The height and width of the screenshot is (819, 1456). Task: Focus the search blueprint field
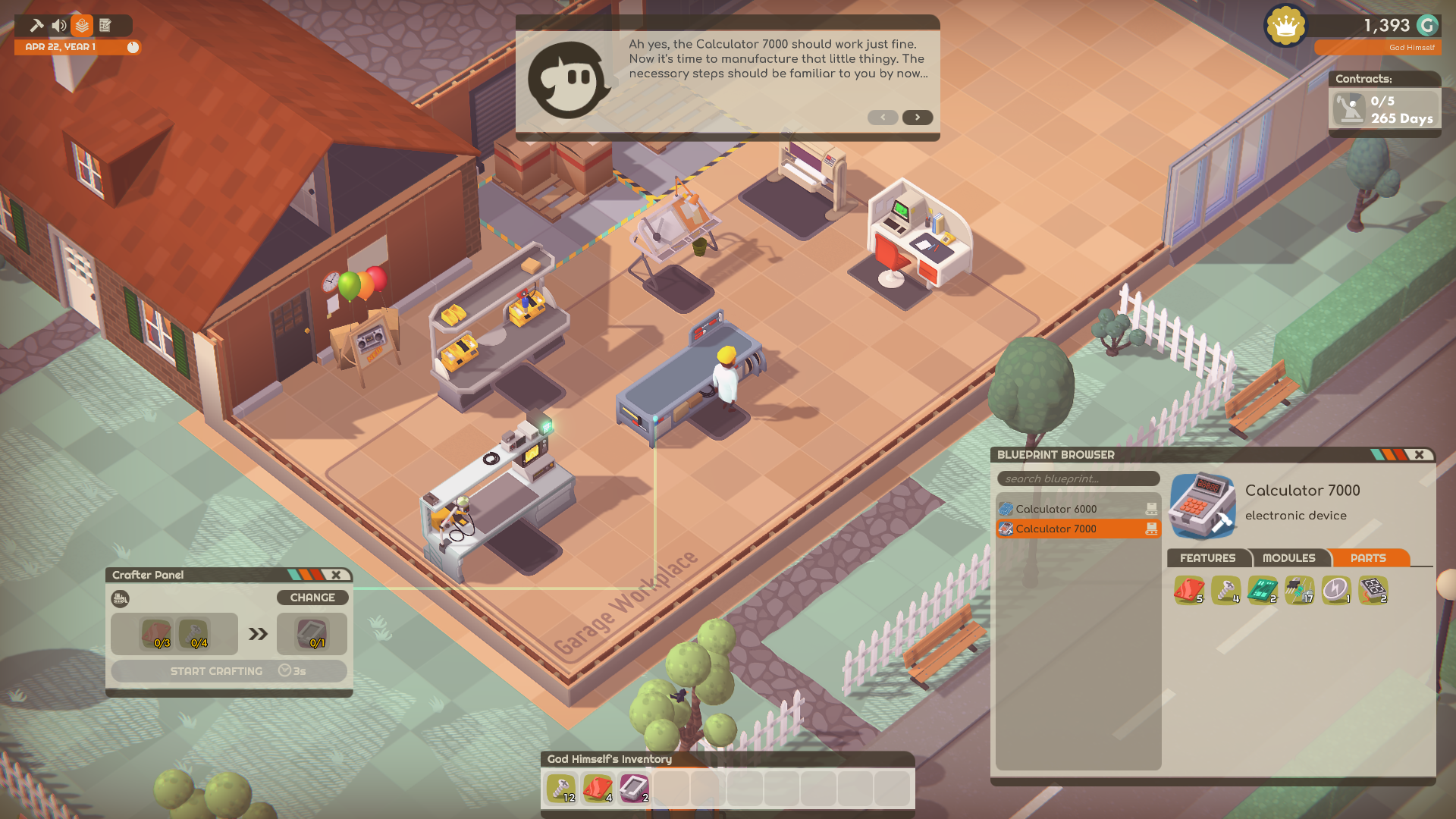1078,479
